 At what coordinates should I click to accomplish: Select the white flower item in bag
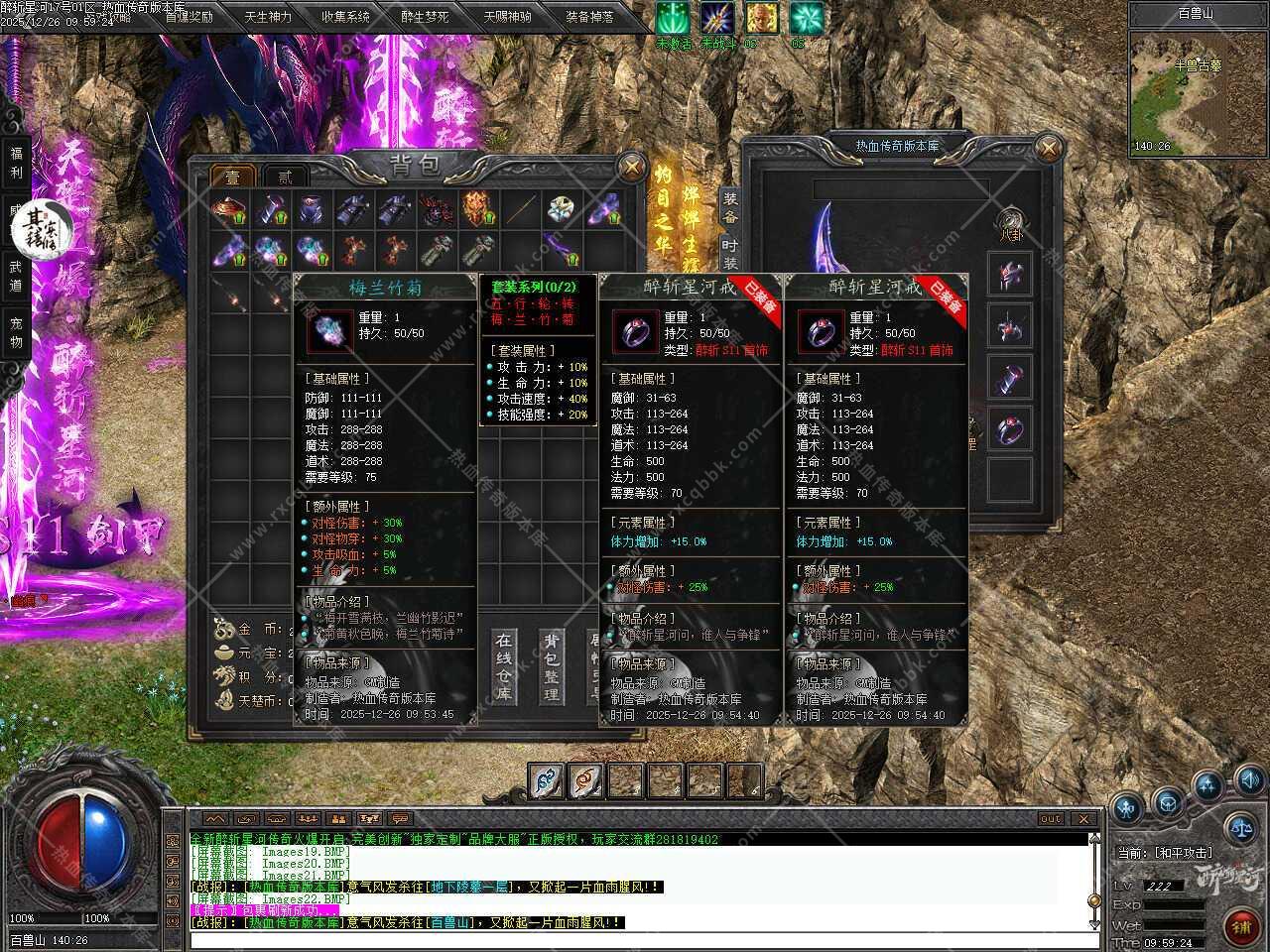(x=561, y=210)
